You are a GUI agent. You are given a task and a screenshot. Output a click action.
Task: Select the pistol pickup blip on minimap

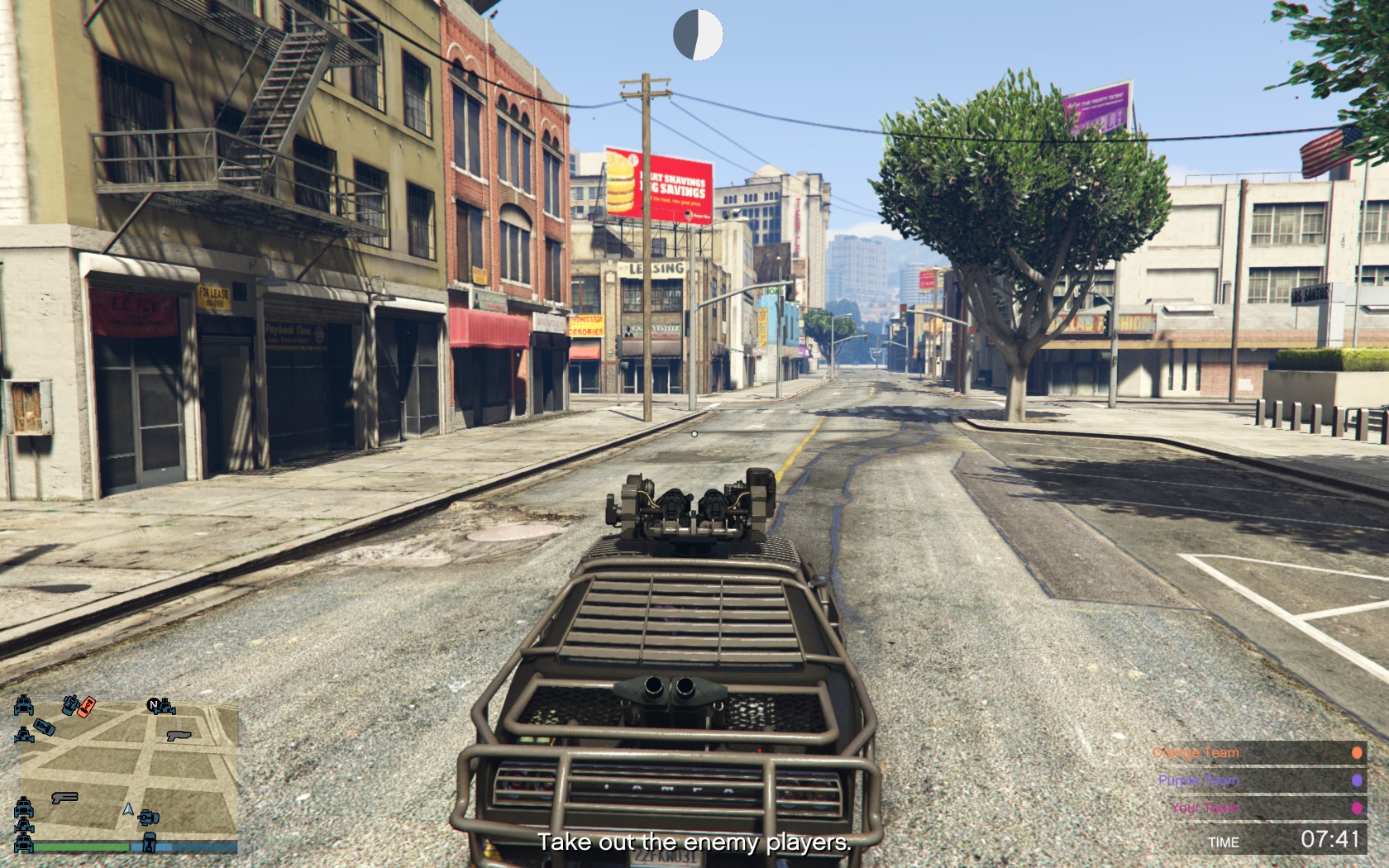(x=179, y=734)
